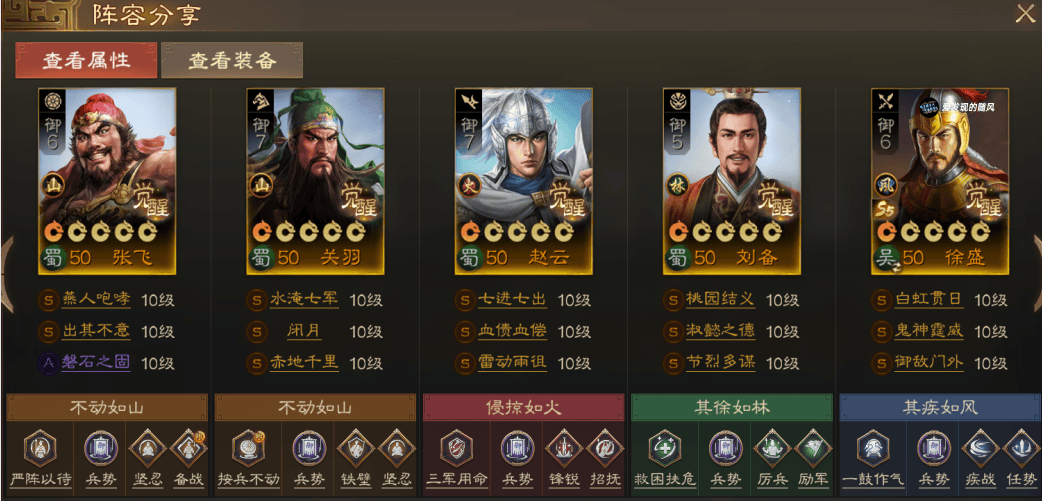Open the 白虹贯日 skill details
The width and height of the screenshot is (1042, 501).
929,300
